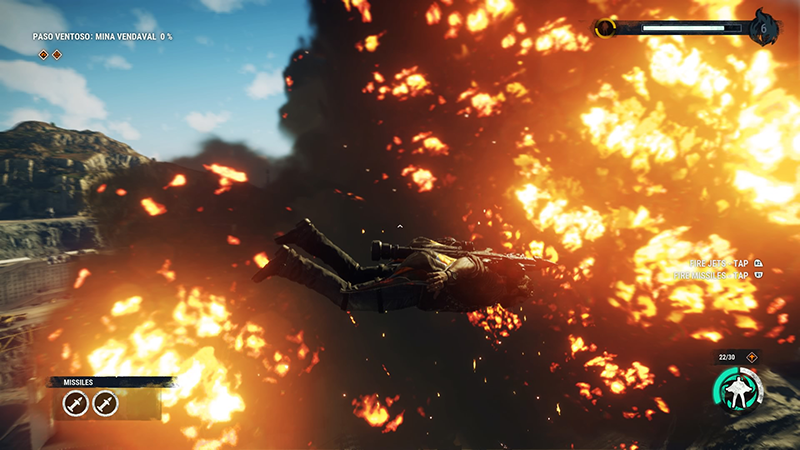Select the yellow-ringed character icon
Image resolution: width=800 pixels, height=450 pixels.
click(x=606, y=28)
